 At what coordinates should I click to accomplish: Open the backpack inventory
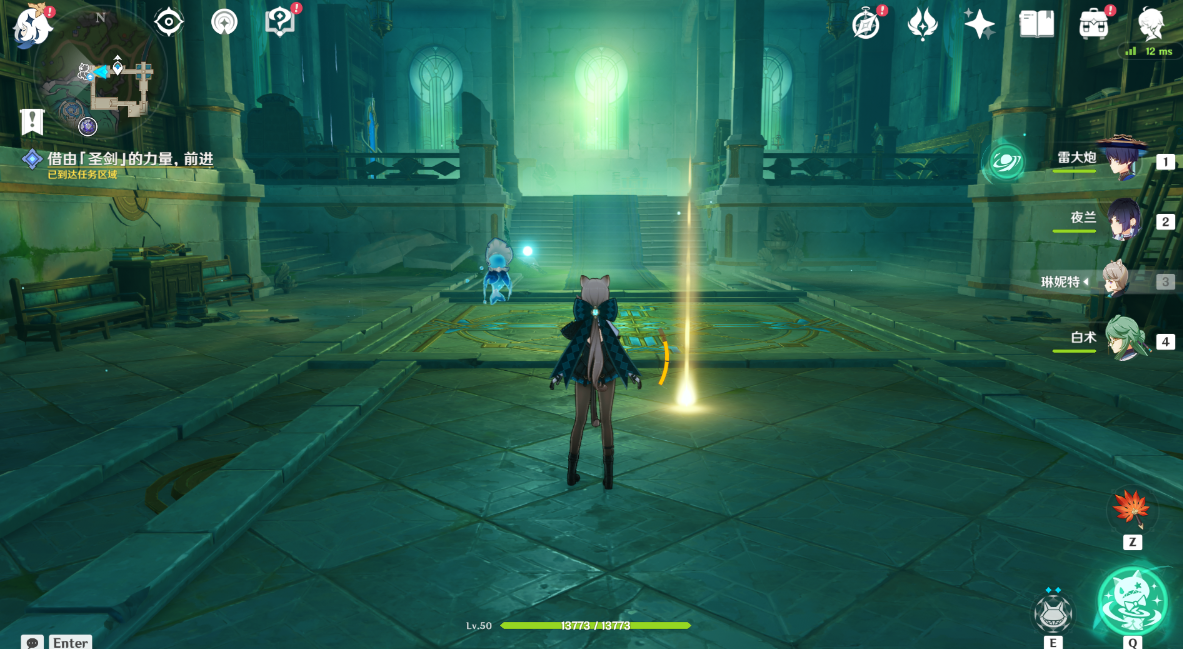pos(1094,24)
